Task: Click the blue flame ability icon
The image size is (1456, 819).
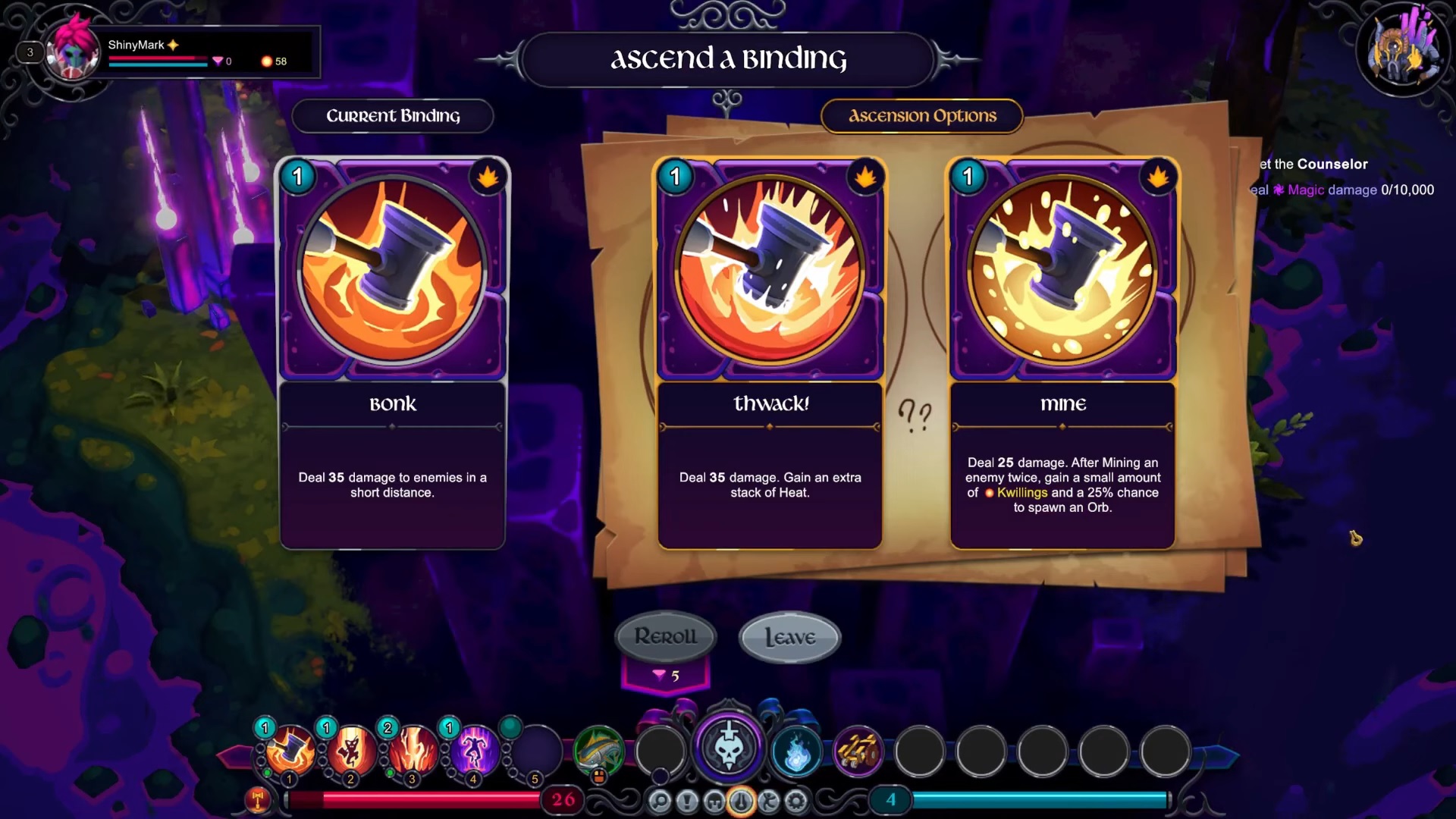Action: click(795, 752)
